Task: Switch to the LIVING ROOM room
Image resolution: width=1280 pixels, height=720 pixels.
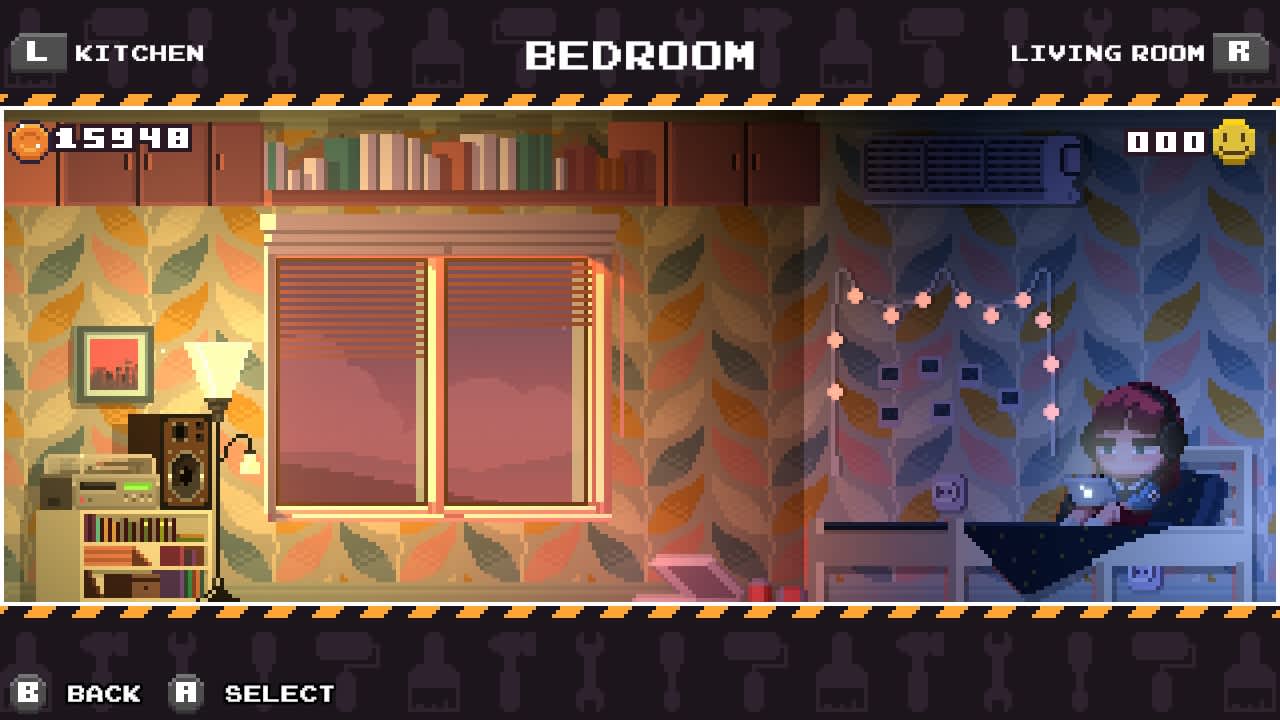Action: coord(1110,52)
